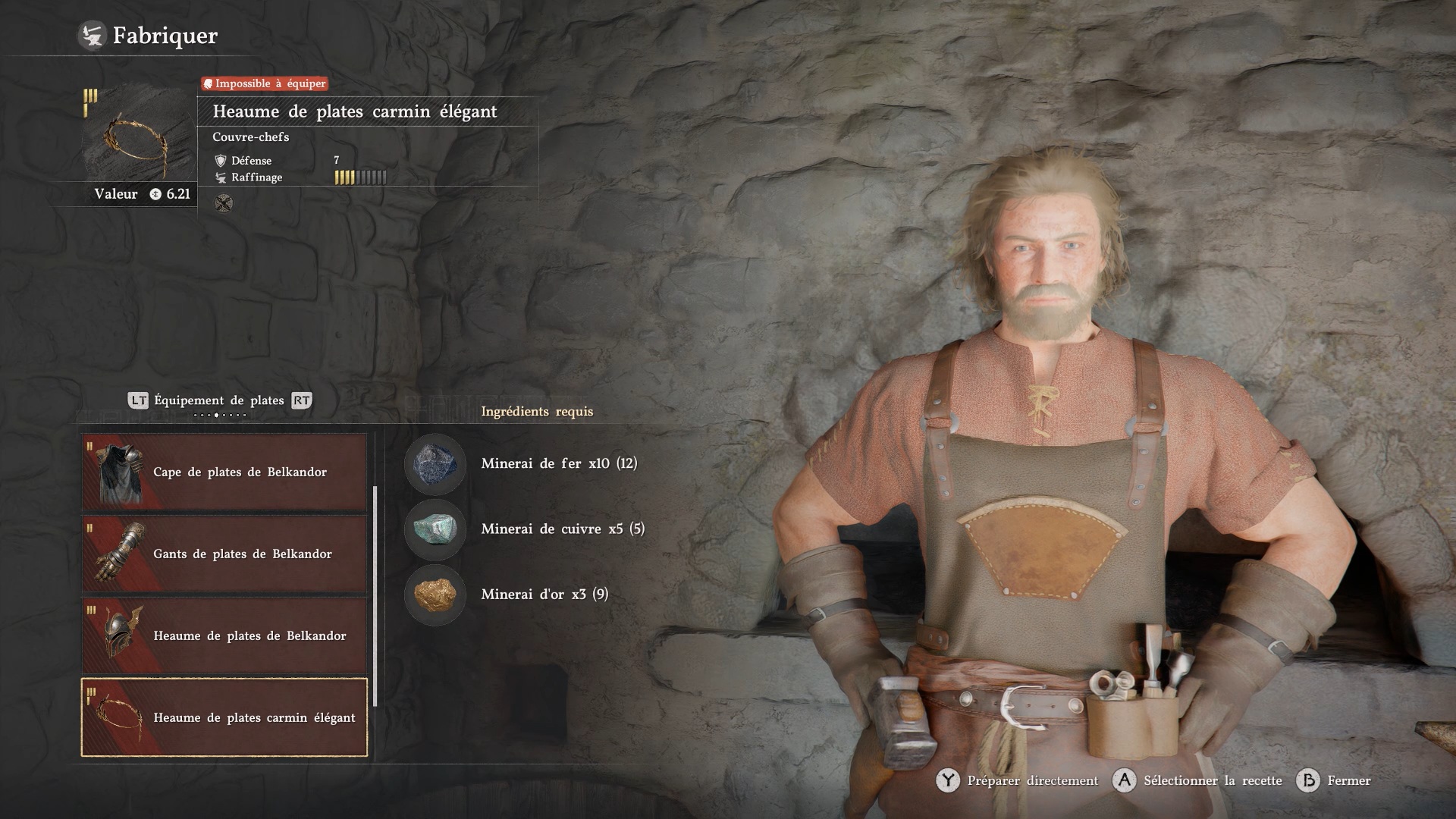Viewport: 1456px width, 819px height.
Task: Click the Préparer directement option
Action: (1018, 780)
